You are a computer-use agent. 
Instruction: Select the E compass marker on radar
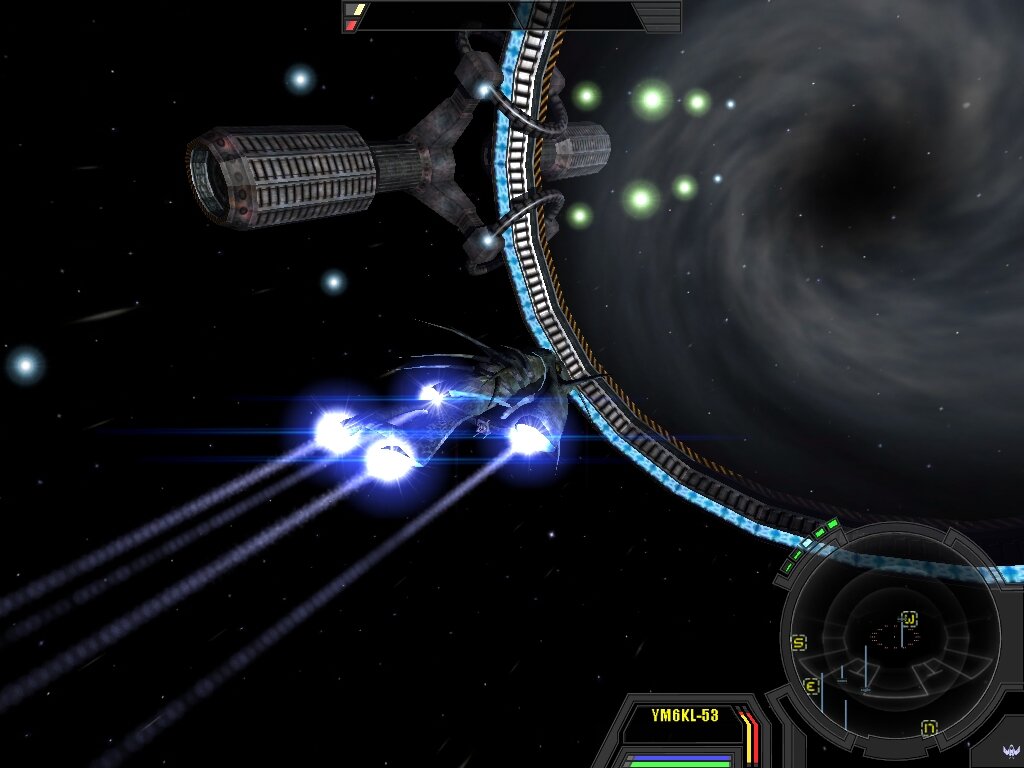[x=812, y=687]
